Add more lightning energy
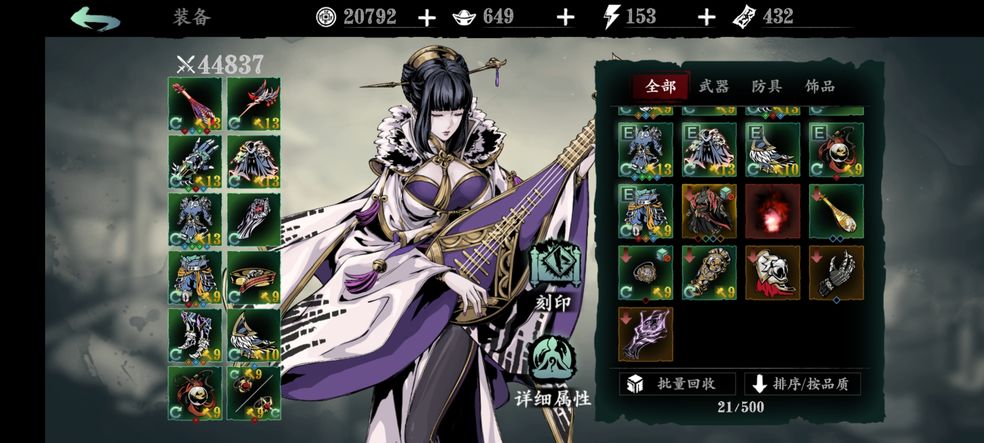Viewport: 984px width, 443px height. [706, 17]
